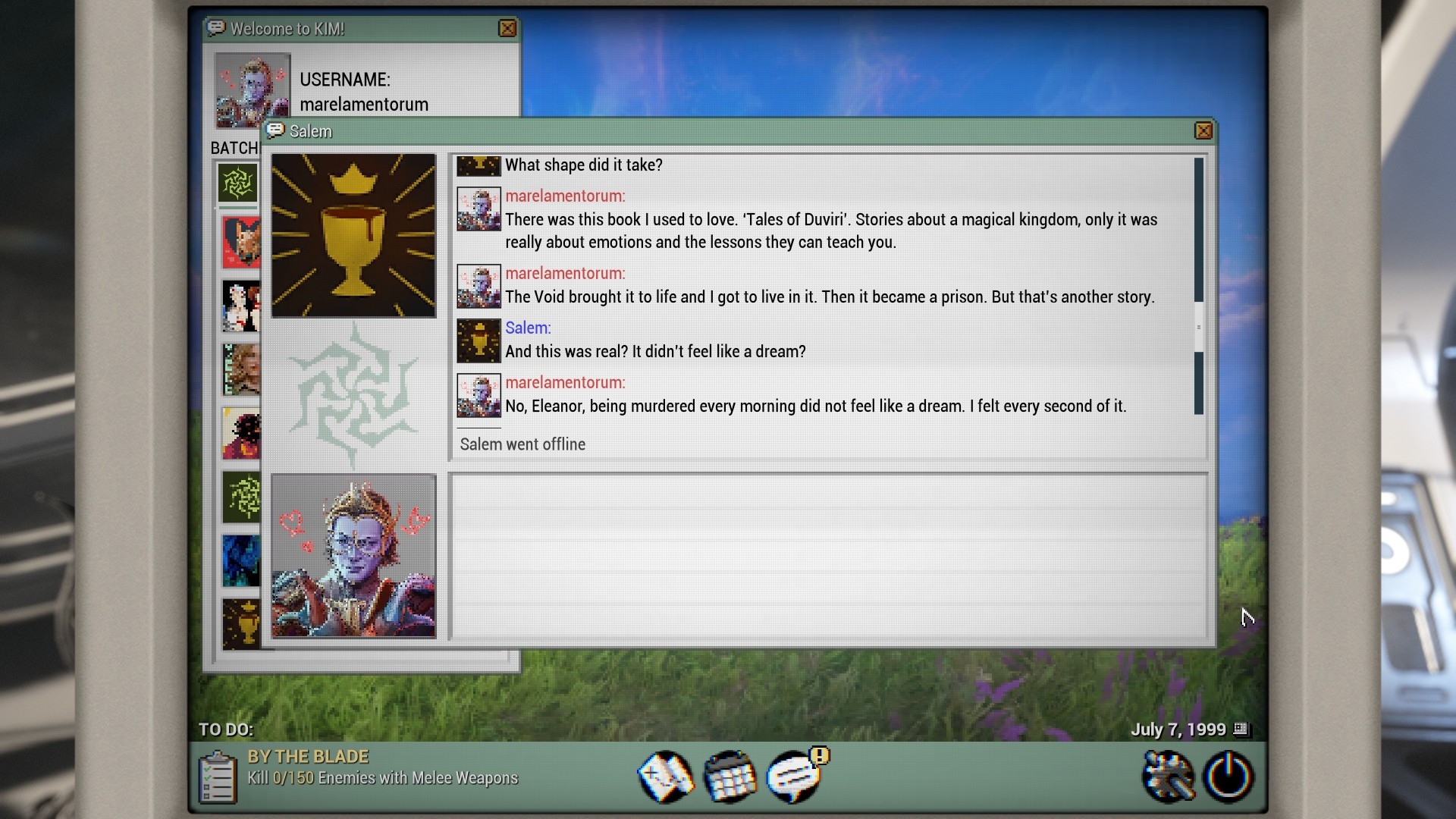1456x819 pixels.
Task: Open the gear settings icon
Action: [1167, 777]
